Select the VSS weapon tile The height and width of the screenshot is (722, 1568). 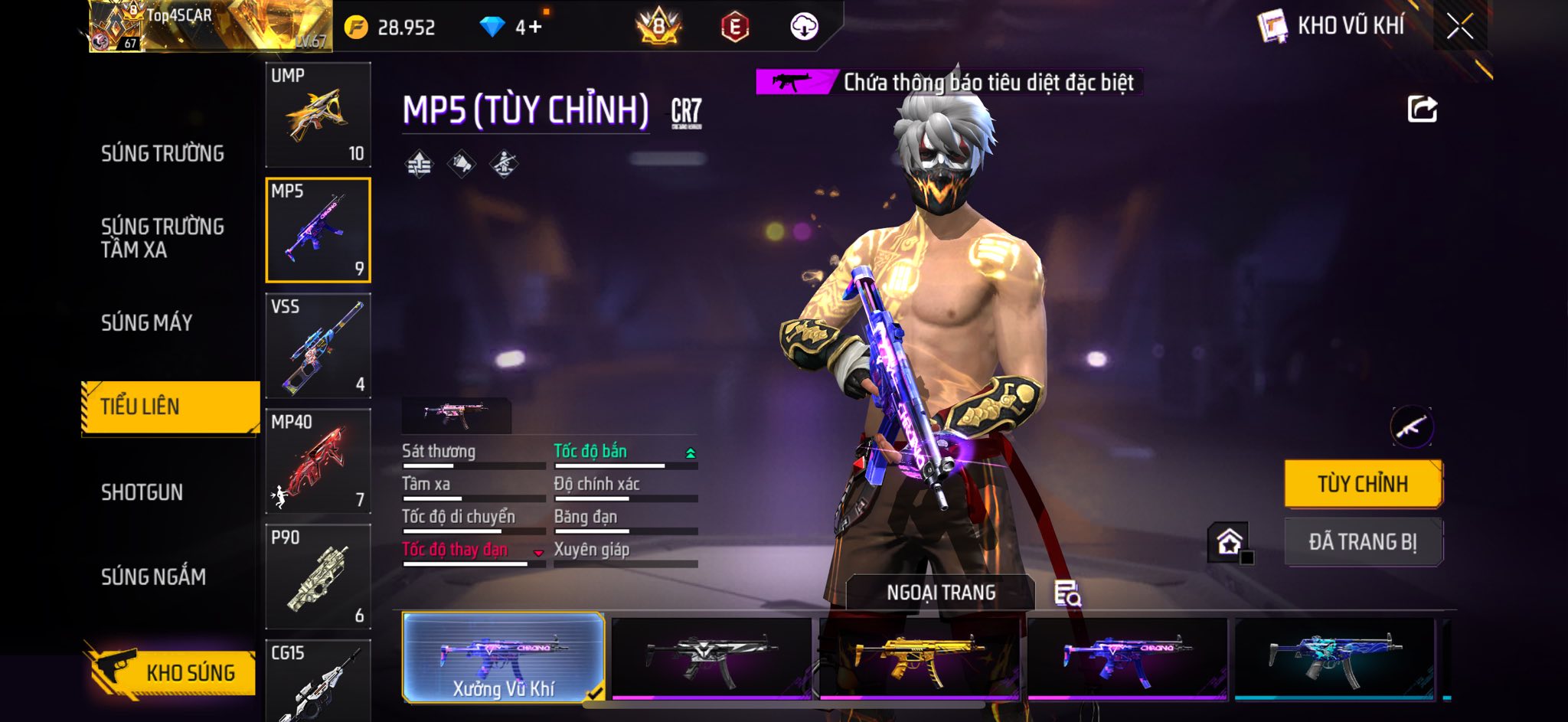[318, 346]
